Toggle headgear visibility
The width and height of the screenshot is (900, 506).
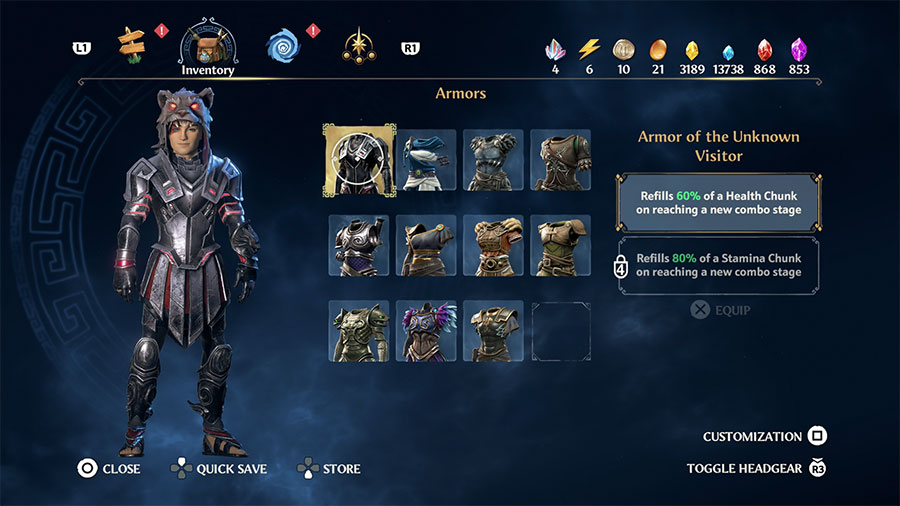pyautogui.click(x=756, y=468)
